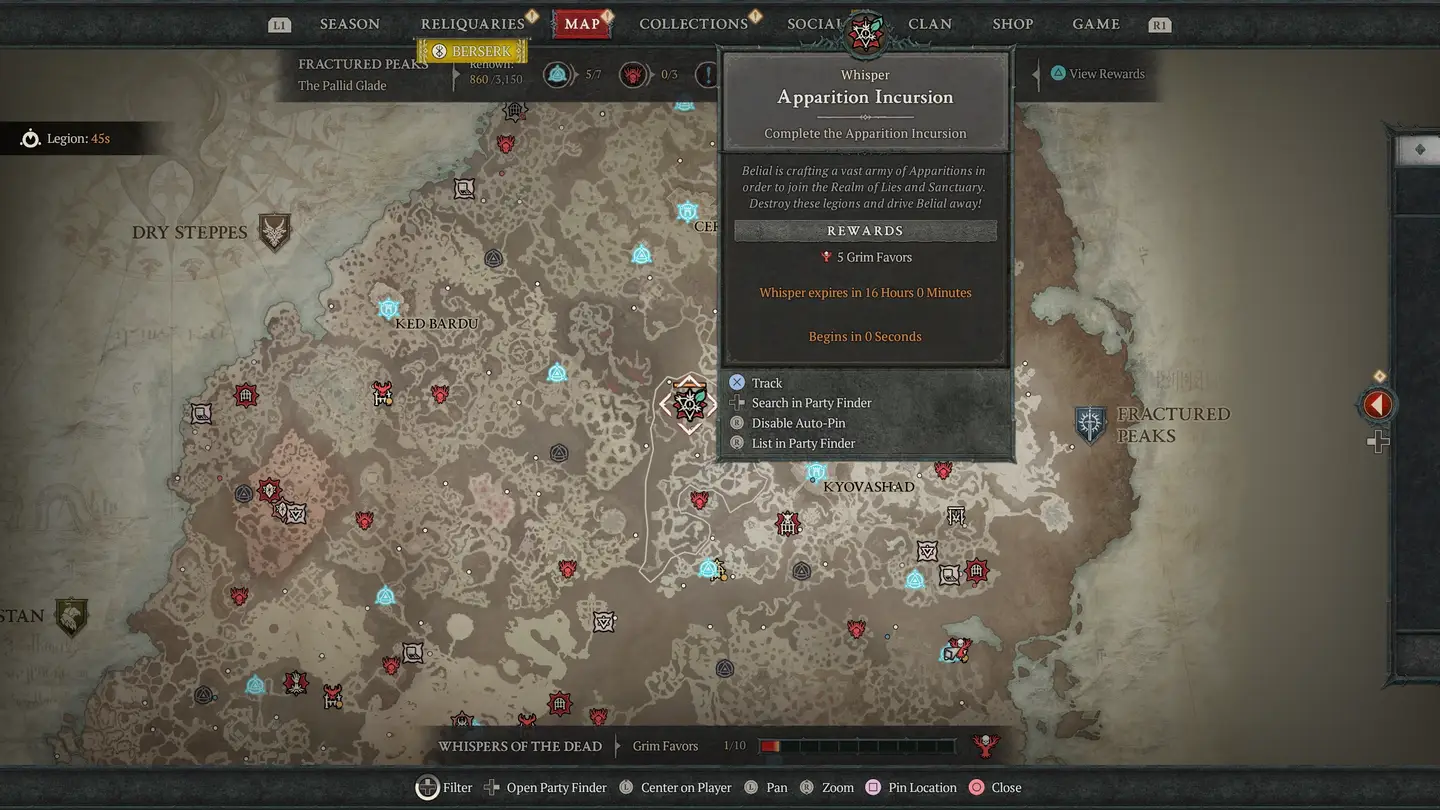The height and width of the screenshot is (810, 1440).
Task: Go to the Game tab
Action: tap(1096, 24)
